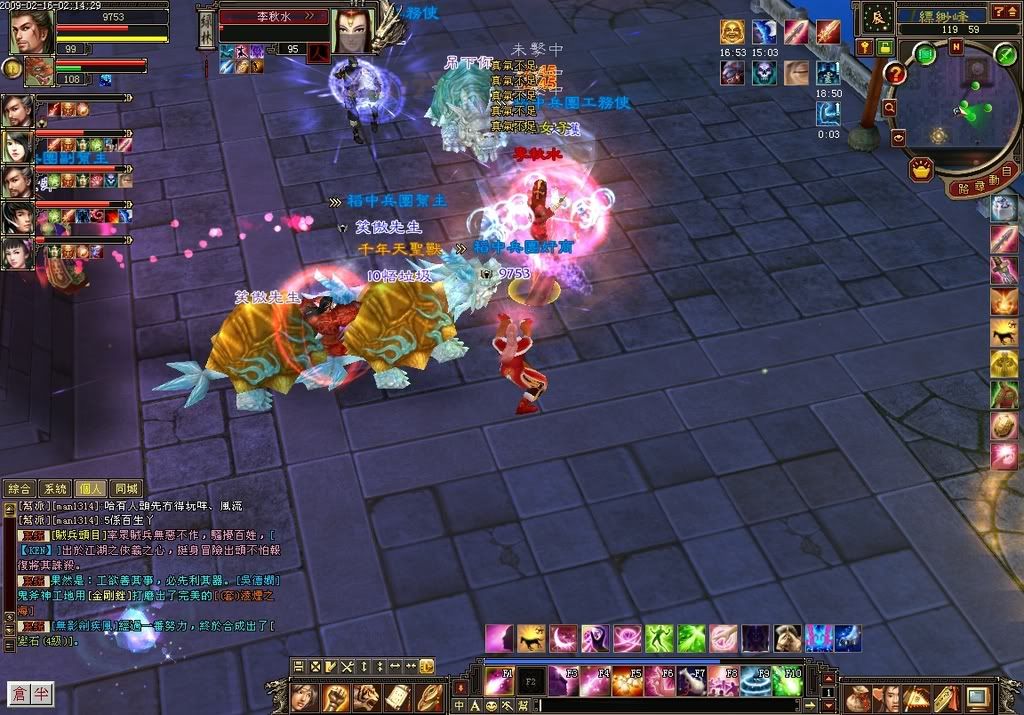Click the 倉 button at bottom left
The width and height of the screenshot is (1024, 715).
pyautogui.click(x=19, y=693)
